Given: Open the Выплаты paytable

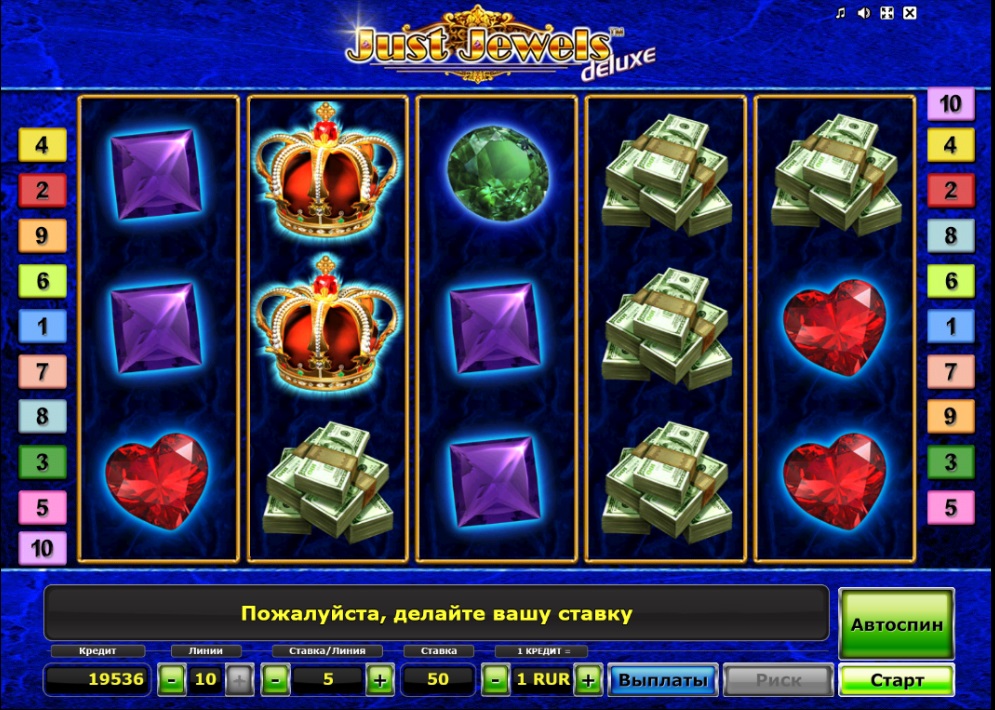Looking at the screenshot, I should coord(663,680).
